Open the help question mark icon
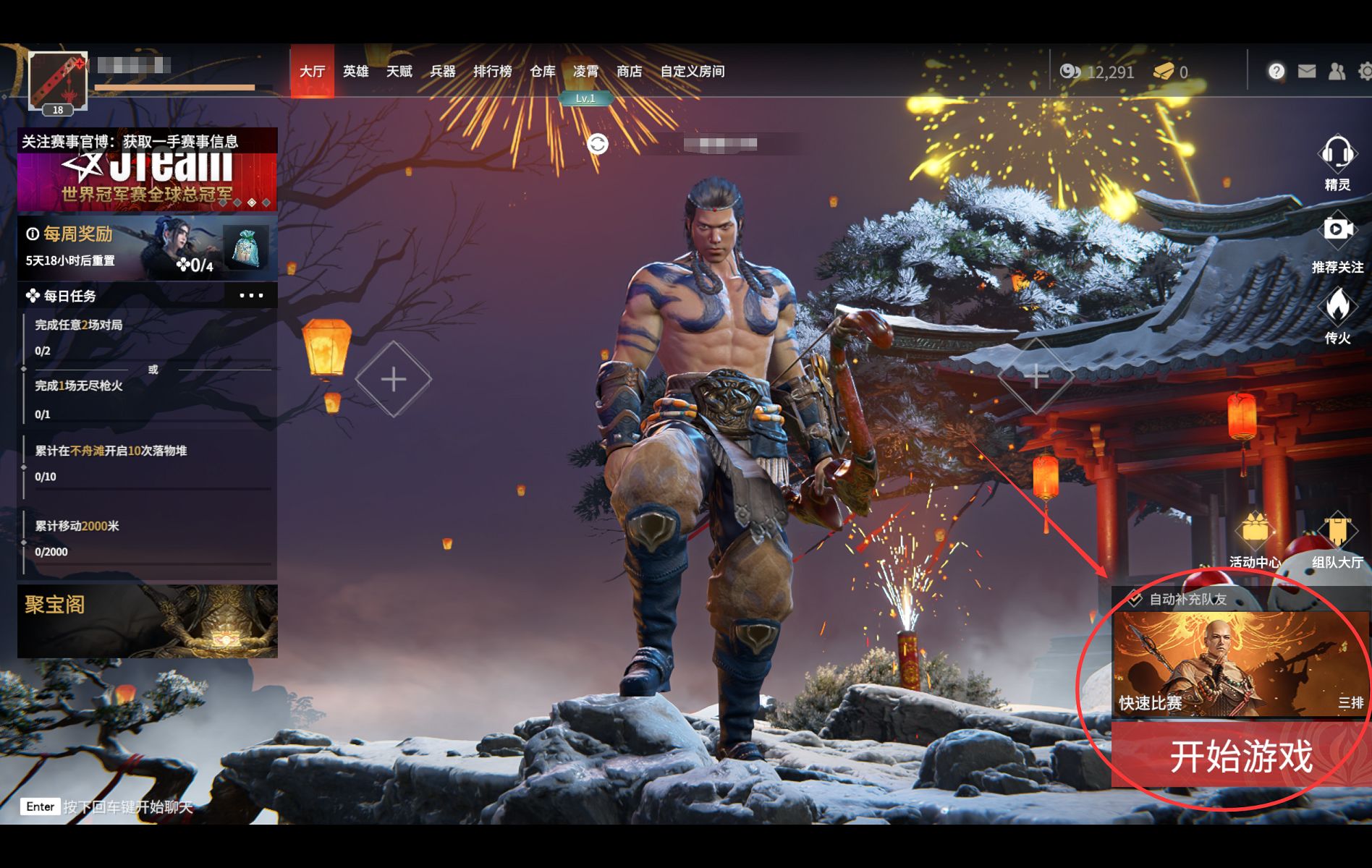Viewport: 1372px width, 868px height. 1276,71
